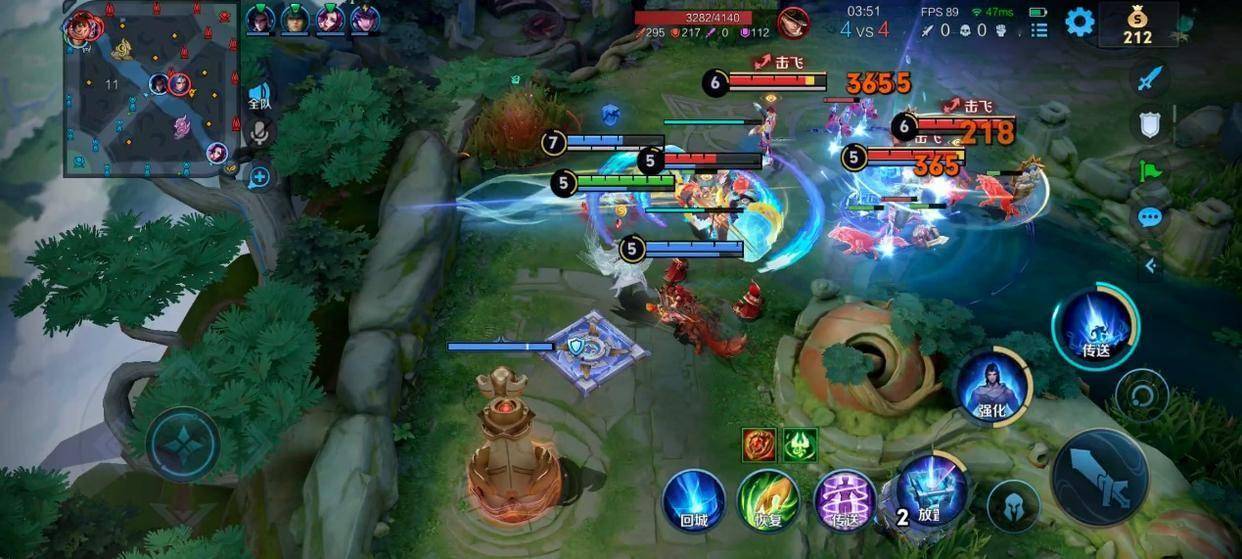Trigger the 强化 skill button
The height and width of the screenshot is (559, 1242).
tap(992, 386)
